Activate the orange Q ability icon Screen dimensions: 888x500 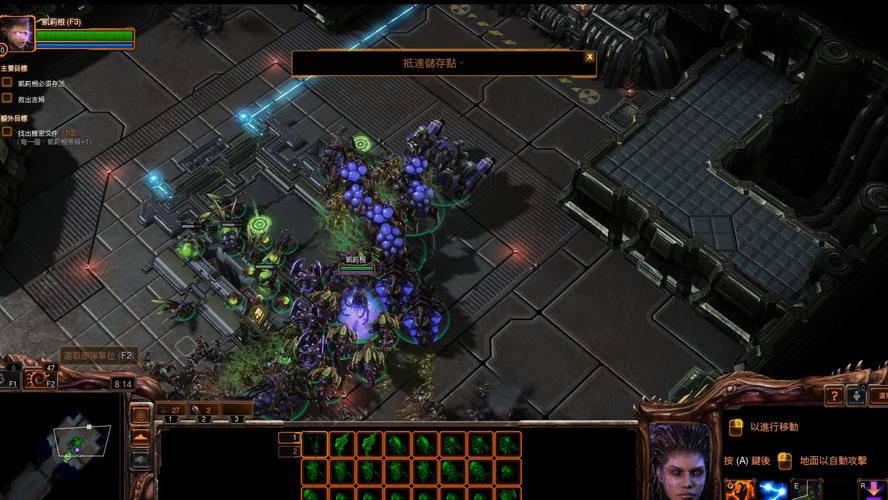pos(743,490)
